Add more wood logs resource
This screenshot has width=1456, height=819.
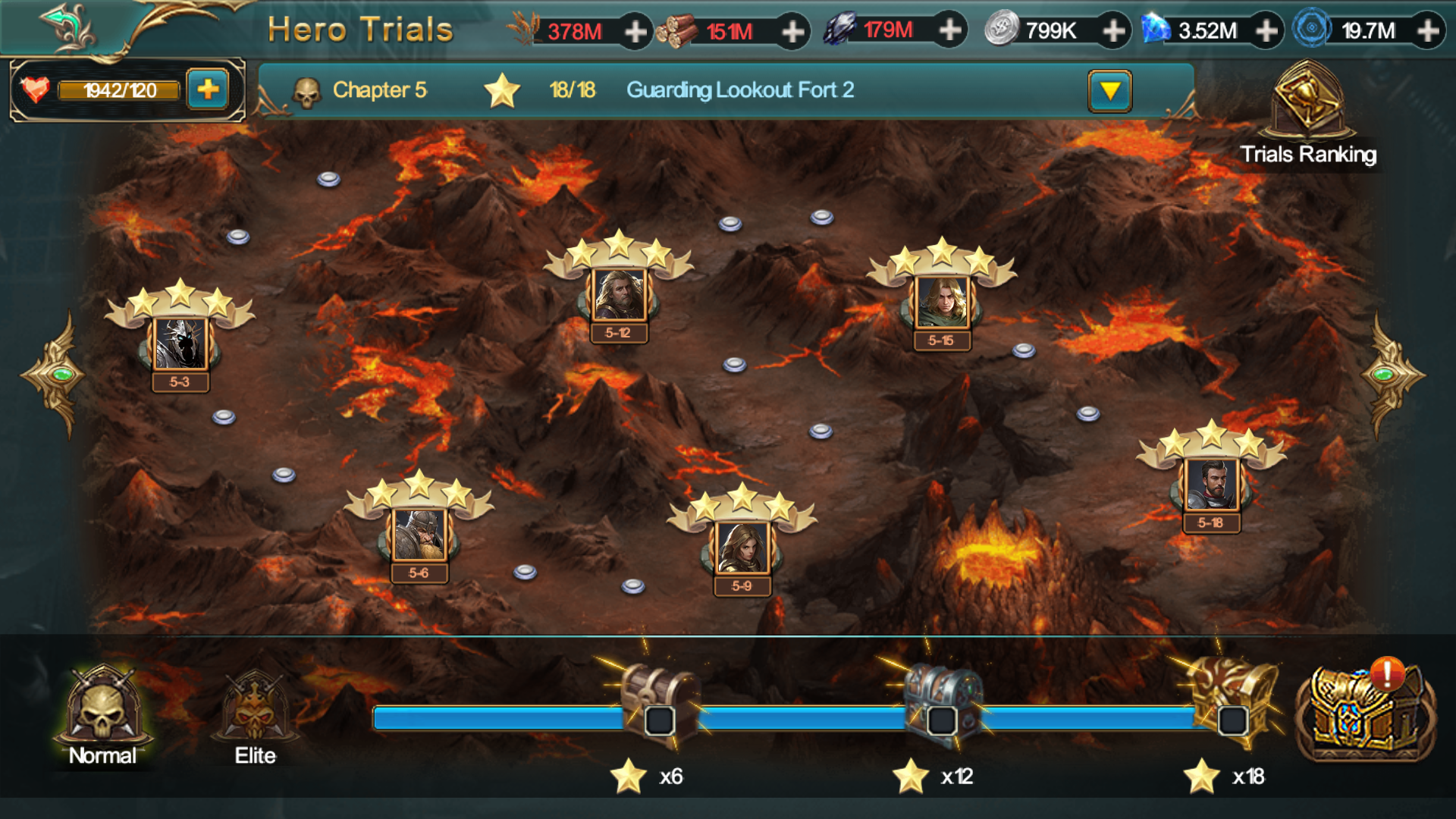[x=792, y=32]
